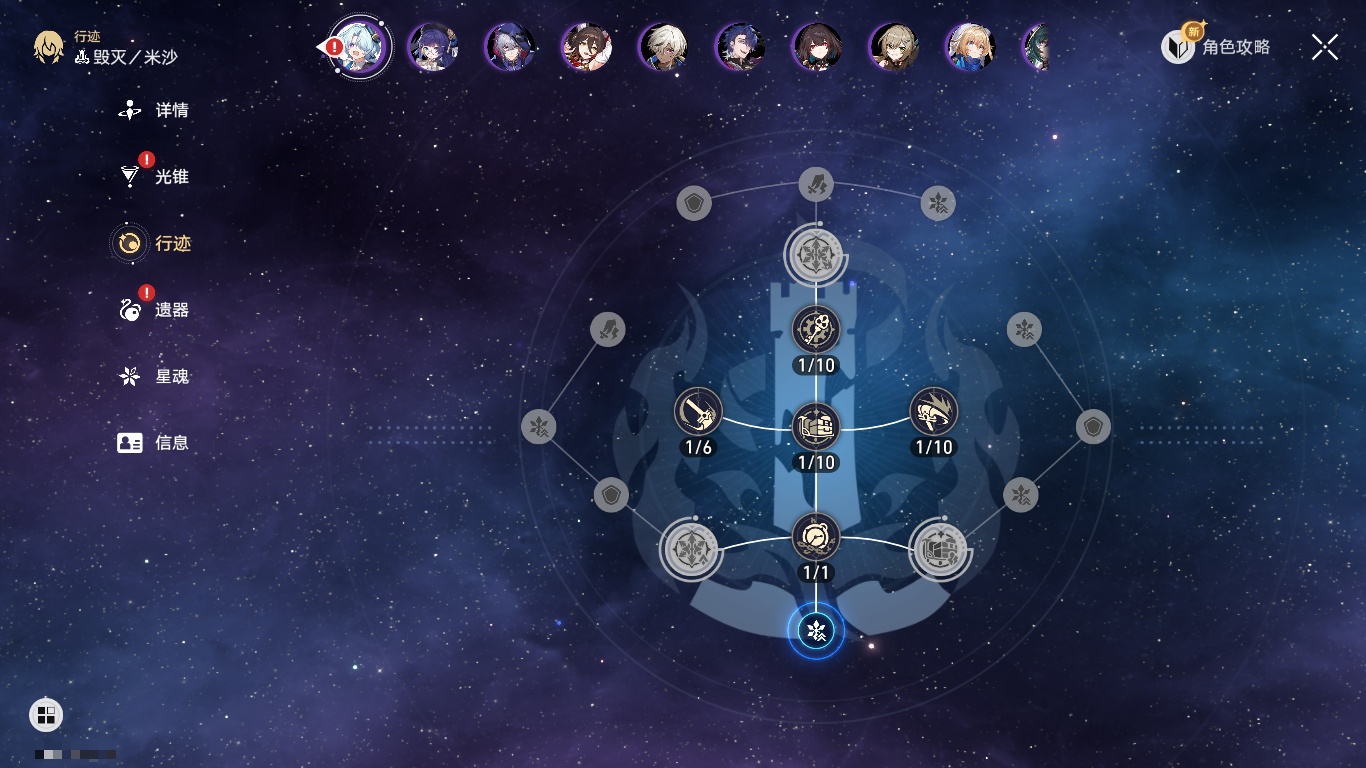The image size is (1366, 768).
Task: Open the 信息 info tab
Action: click(155, 443)
